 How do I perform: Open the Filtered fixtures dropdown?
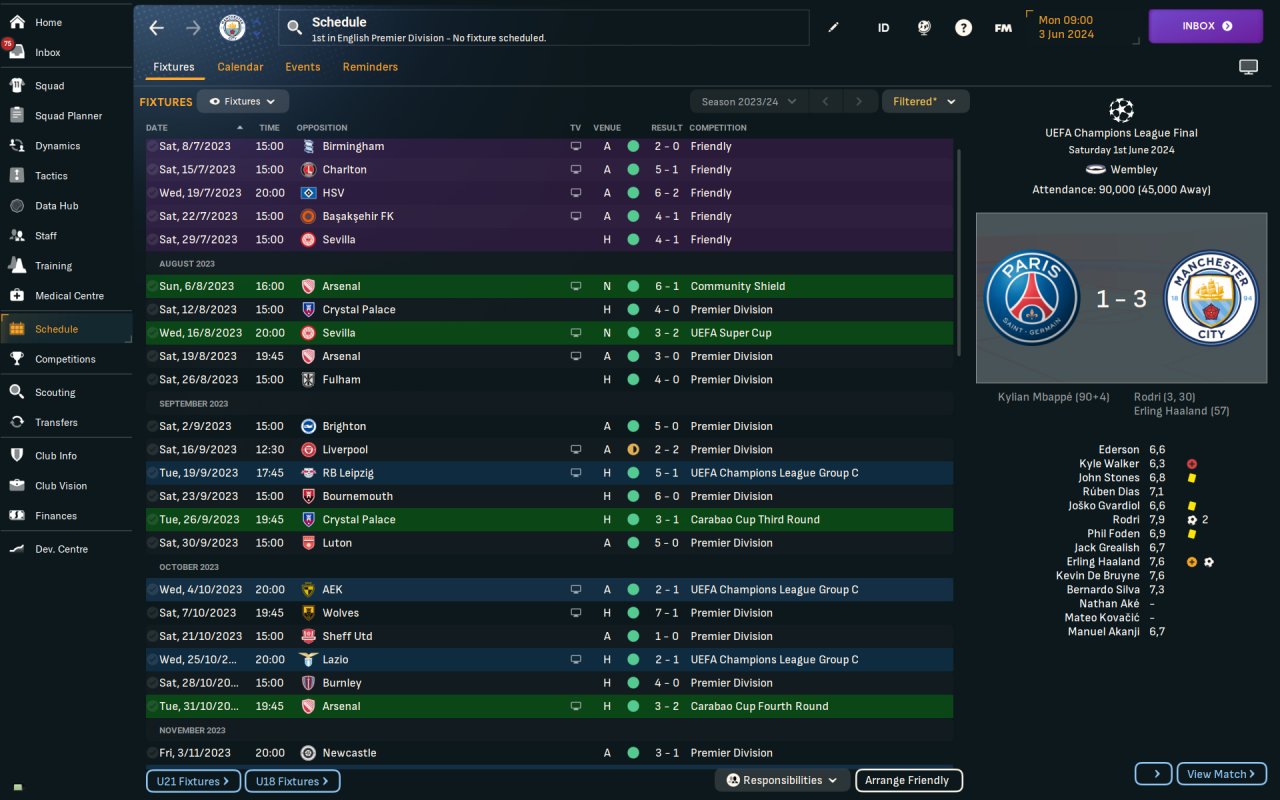point(924,101)
